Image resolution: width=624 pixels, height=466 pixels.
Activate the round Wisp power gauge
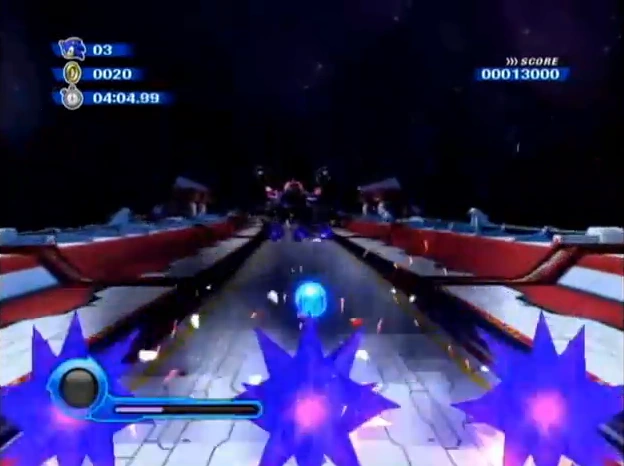pos(78,387)
